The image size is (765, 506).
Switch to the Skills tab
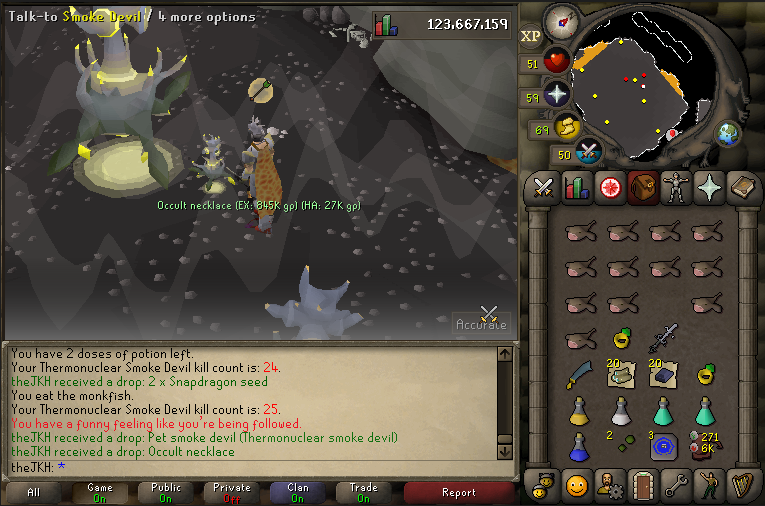pyautogui.click(x=577, y=187)
